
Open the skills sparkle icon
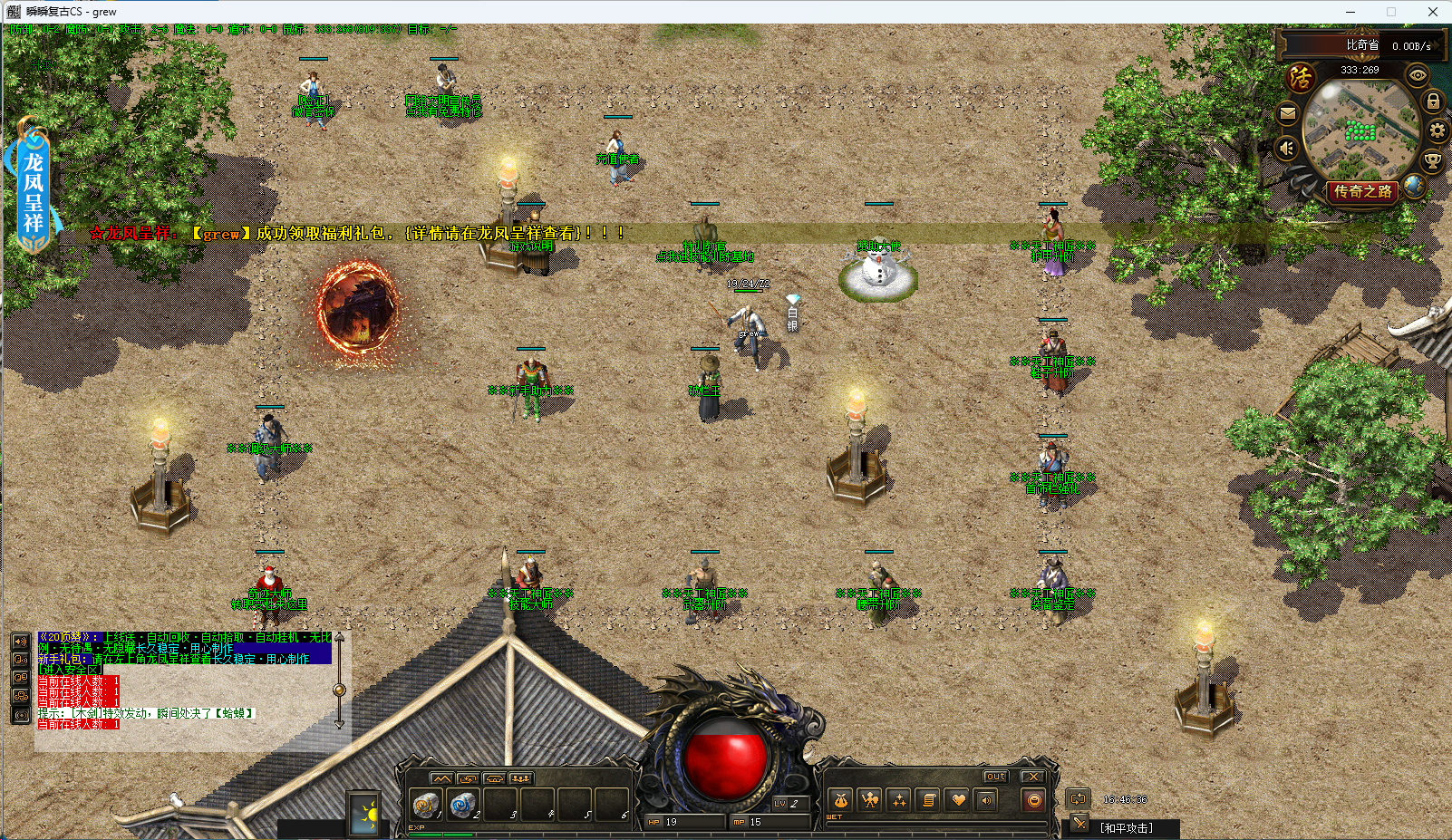tap(899, 800)
